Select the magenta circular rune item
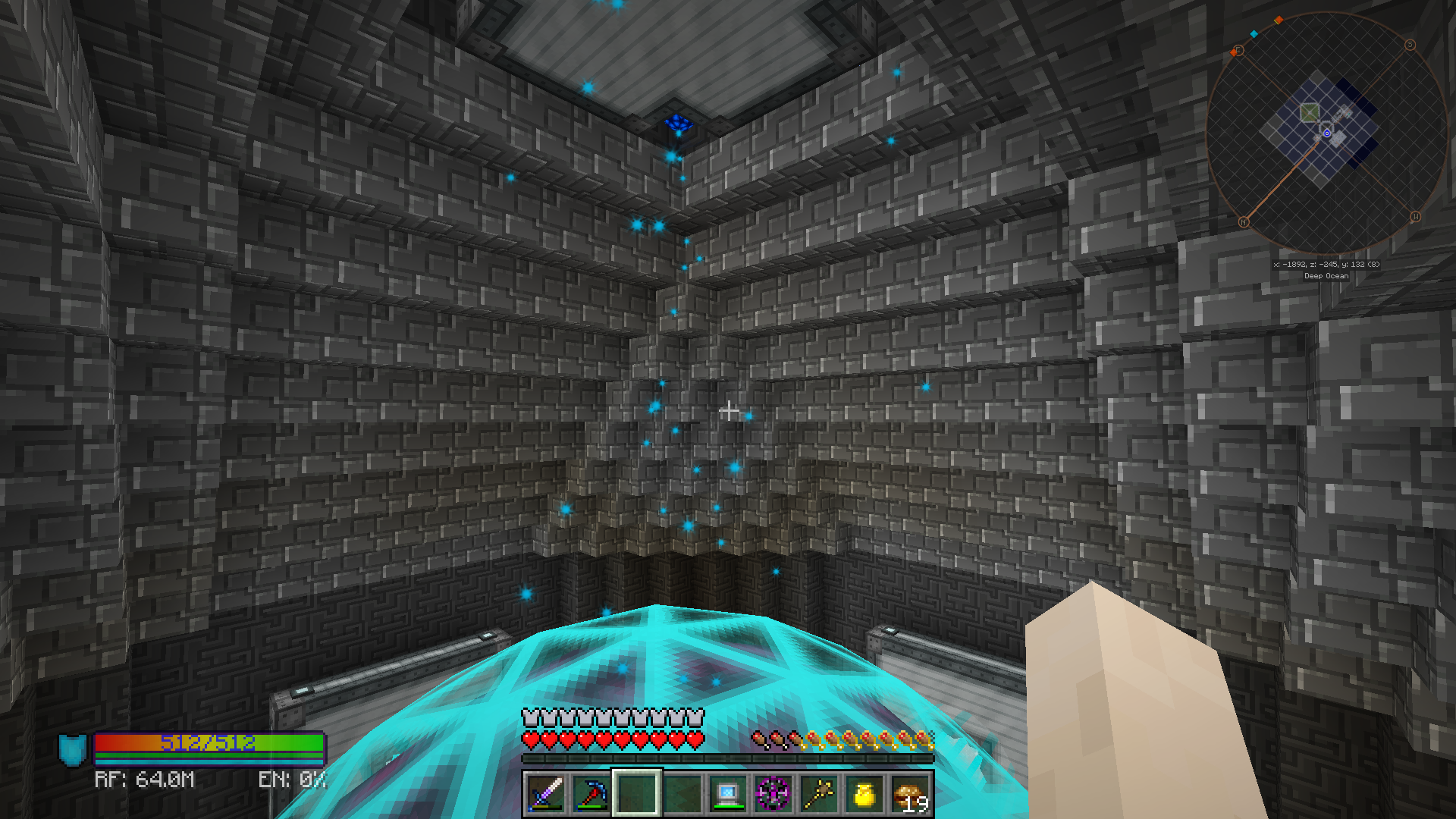 (773, 794)
